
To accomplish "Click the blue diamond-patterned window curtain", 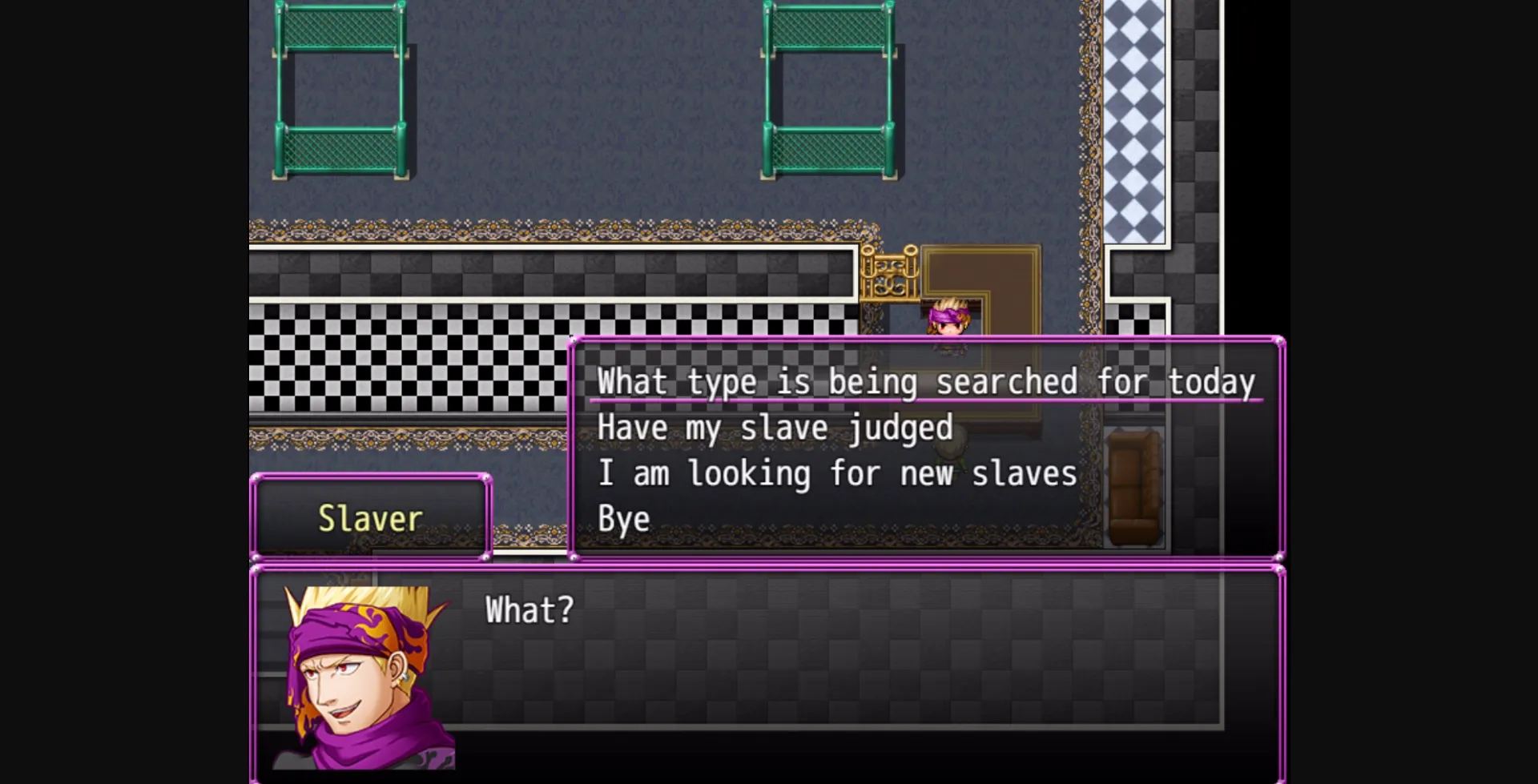I will pyautogui.click(x=1137, y=120).
